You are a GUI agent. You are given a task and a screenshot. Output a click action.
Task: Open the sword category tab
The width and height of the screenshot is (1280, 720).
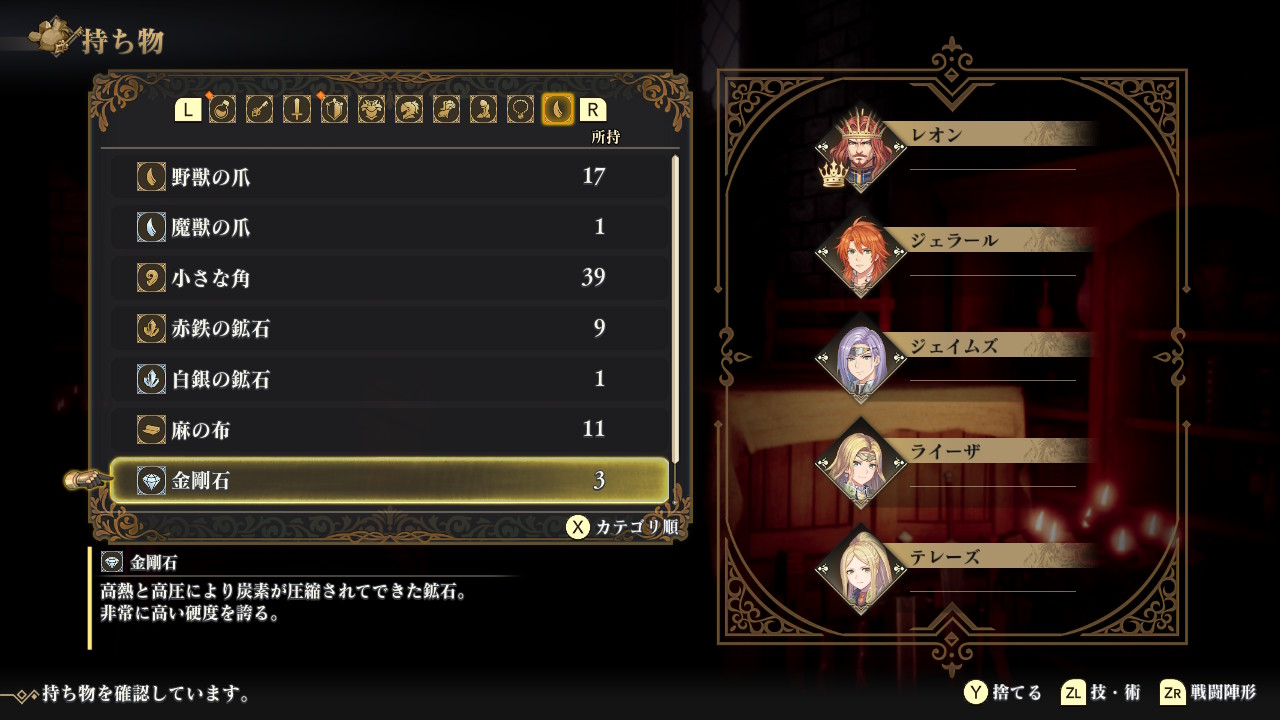pyautogui.click(x=297, y=109)
